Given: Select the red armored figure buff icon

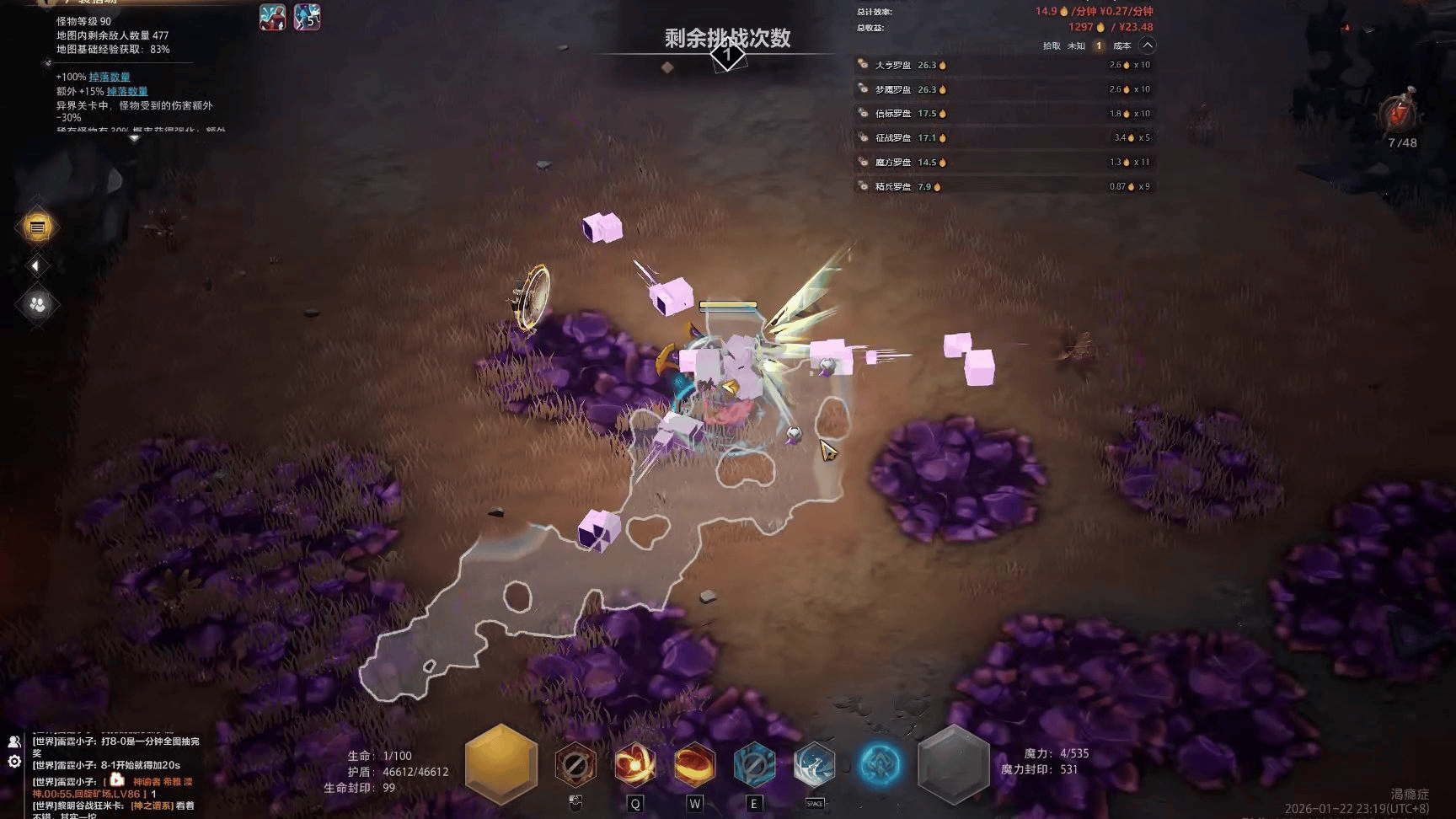Looking at the screenshot, I should coord(272,17).
